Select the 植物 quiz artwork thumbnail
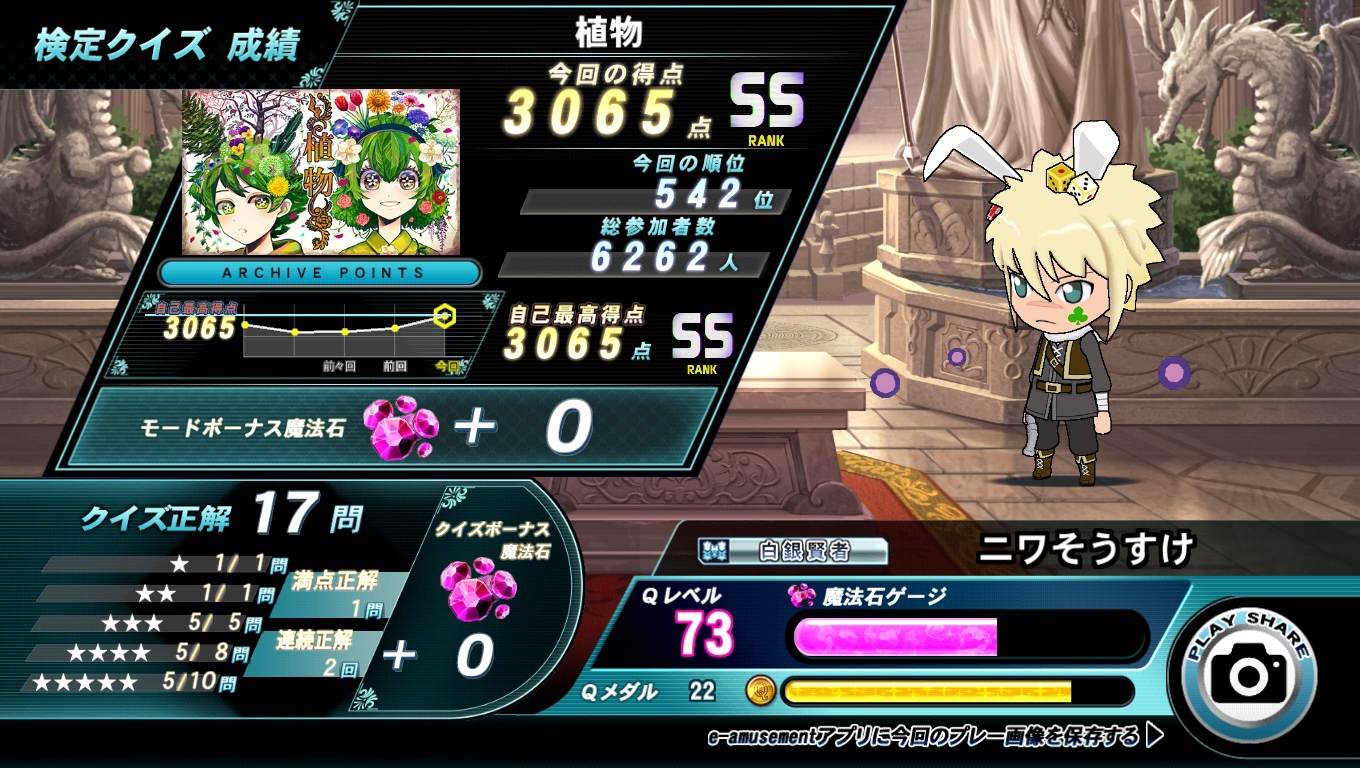The width and height of the screenshot is (1360, 768). click(x=321, y=171)
